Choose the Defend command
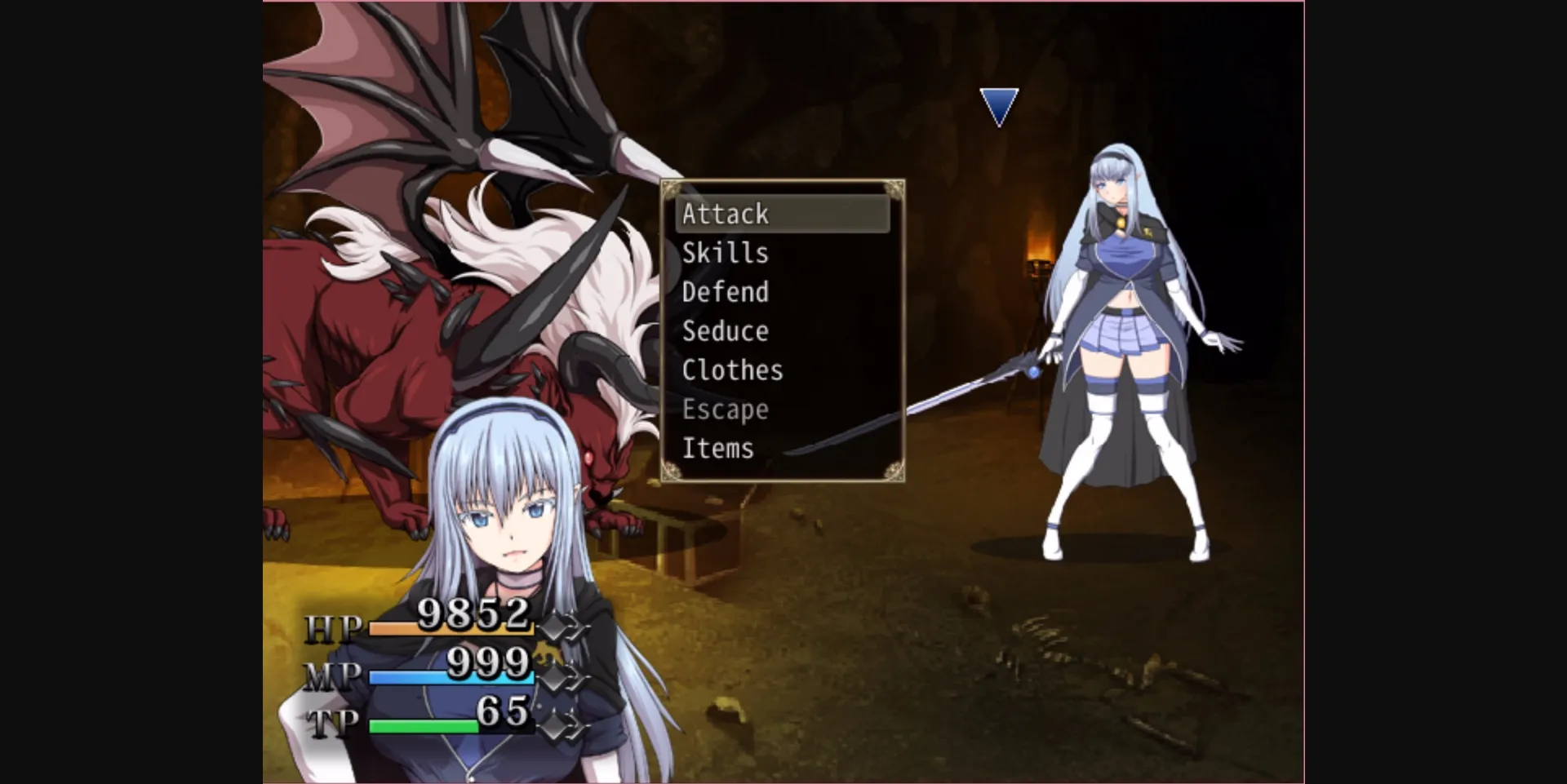The image size is (1567, 784). tap(725, 292)
